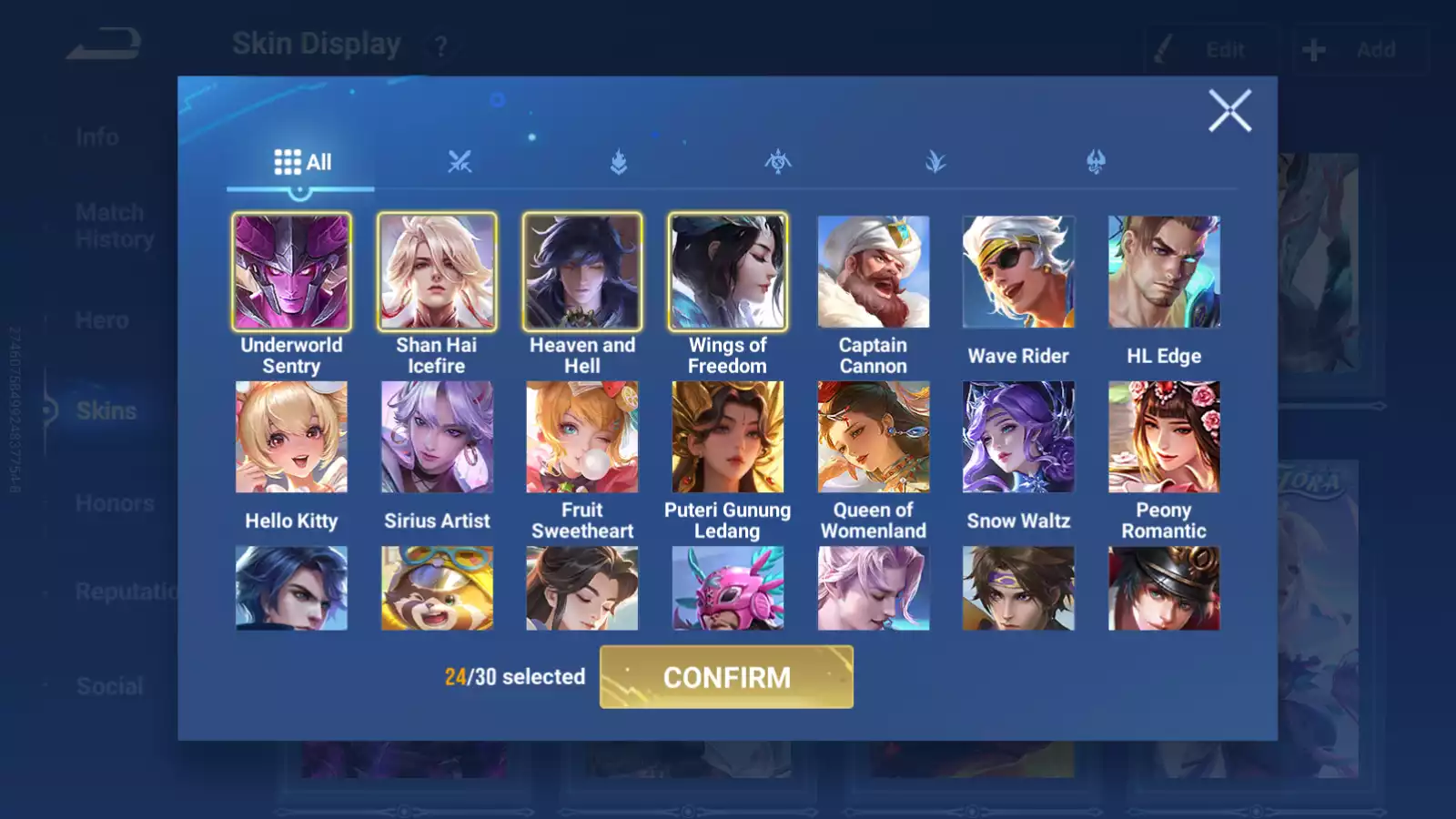This screenshot has width=1456, height=819.
Task: Pick the HL Edge skin
Action: 1164,271
